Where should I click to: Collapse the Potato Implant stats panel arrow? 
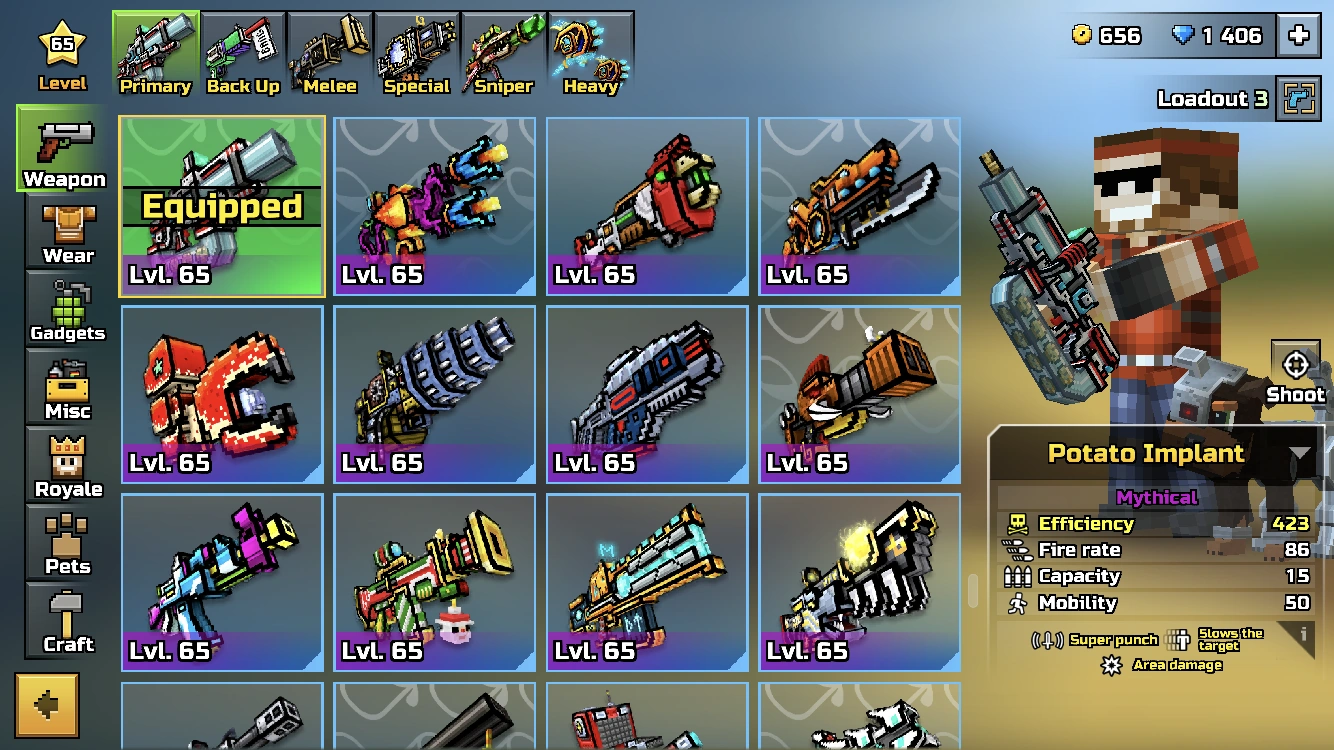click(1301, 453)
